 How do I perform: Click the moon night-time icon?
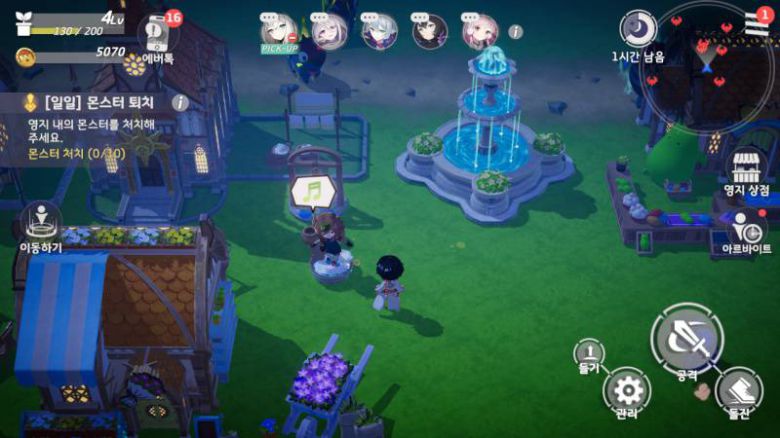click(x=637, y=29)
